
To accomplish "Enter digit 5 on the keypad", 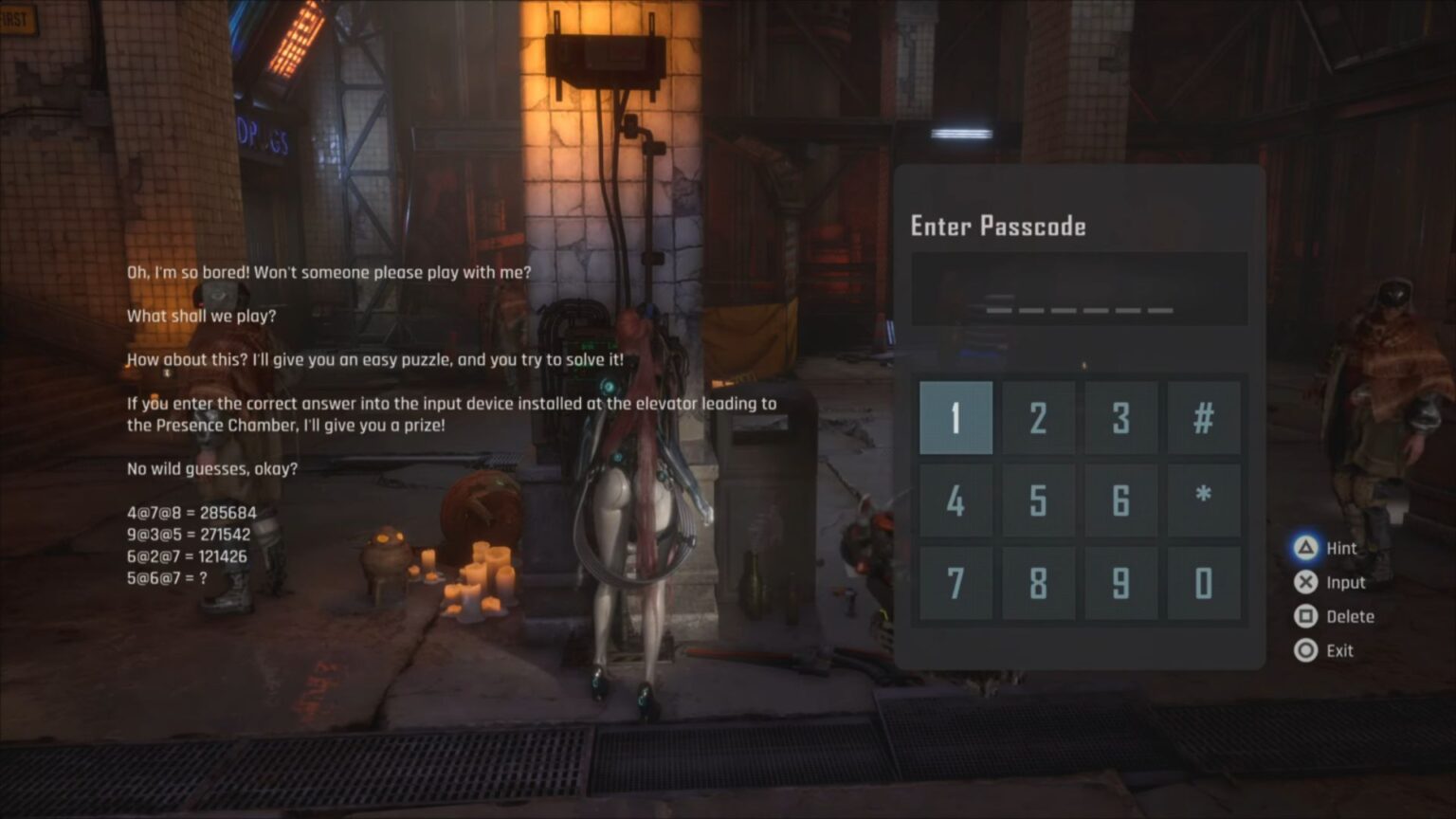I will 1038,500.
